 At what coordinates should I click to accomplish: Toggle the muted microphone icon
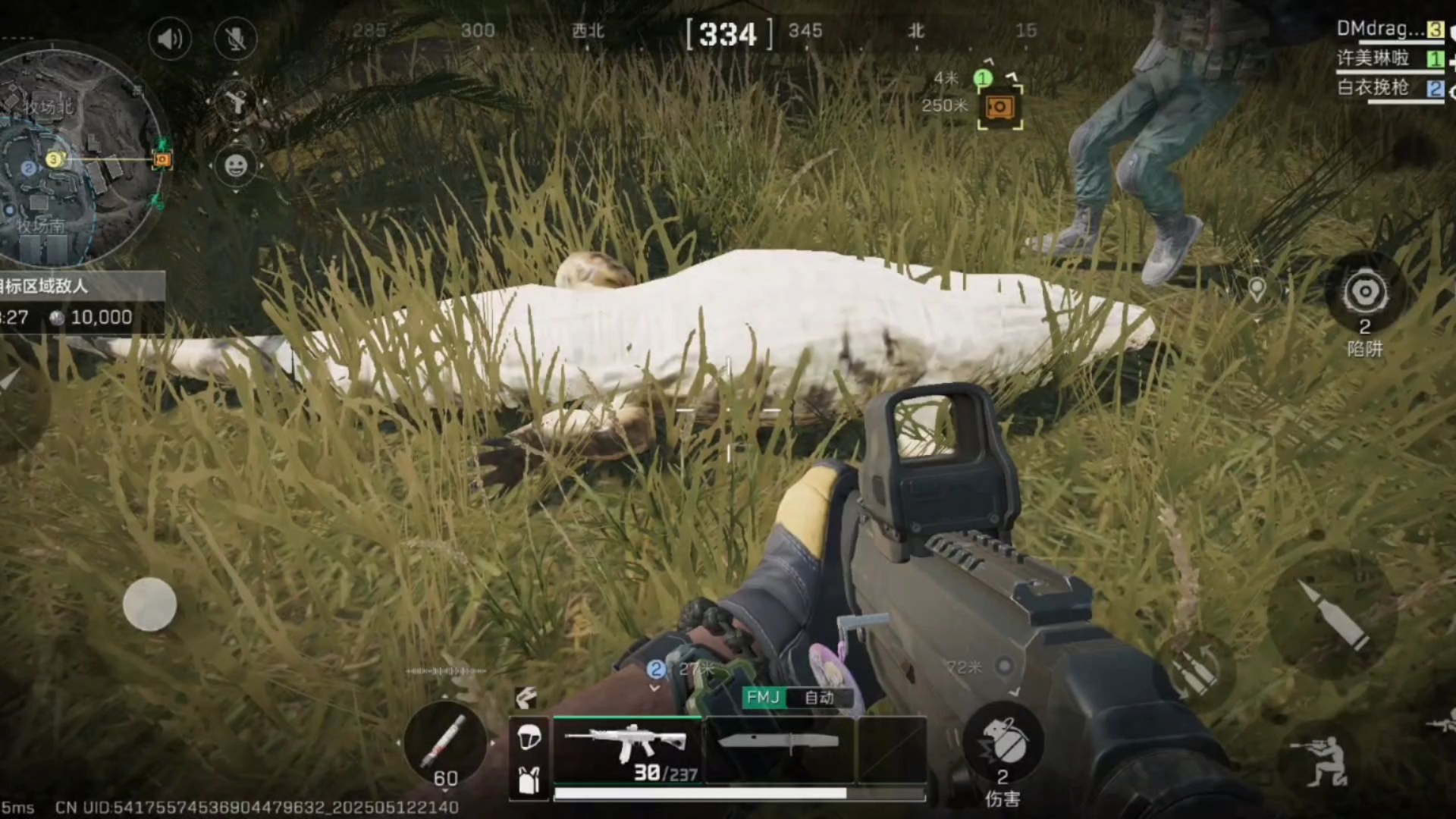point(236,39)
